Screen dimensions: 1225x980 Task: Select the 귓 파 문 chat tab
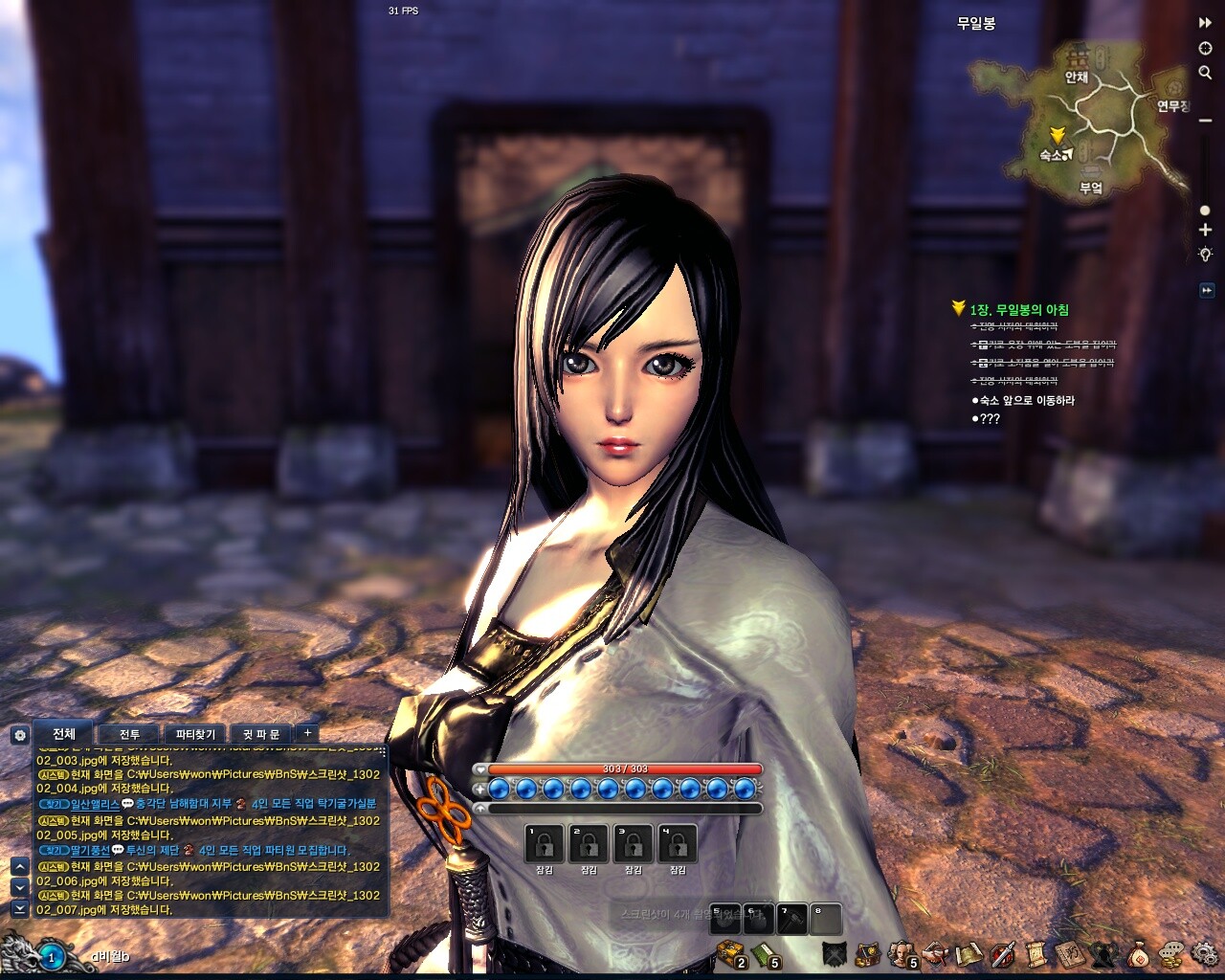(260, 735)
